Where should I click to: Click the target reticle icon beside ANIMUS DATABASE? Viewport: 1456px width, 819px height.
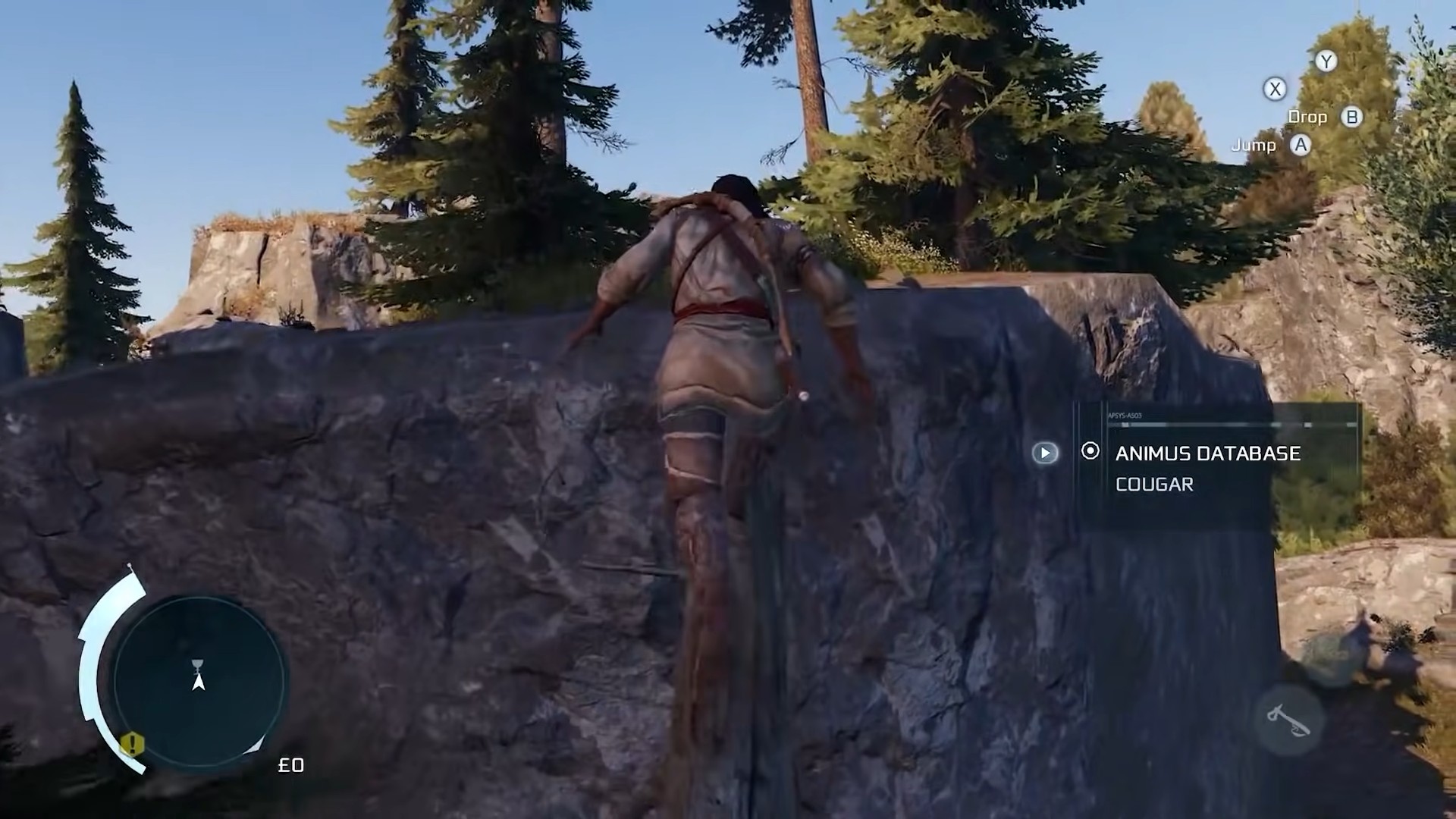coord(1090,450)
